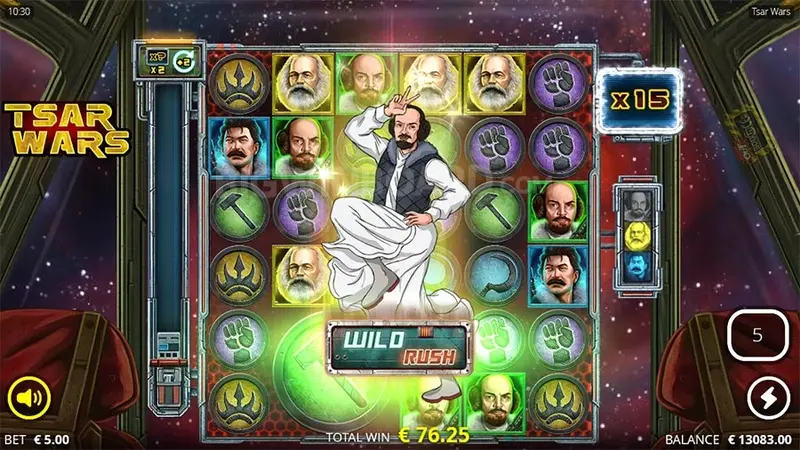
Task: Select the autoplay counter showing 5
Action: point(757,335)
